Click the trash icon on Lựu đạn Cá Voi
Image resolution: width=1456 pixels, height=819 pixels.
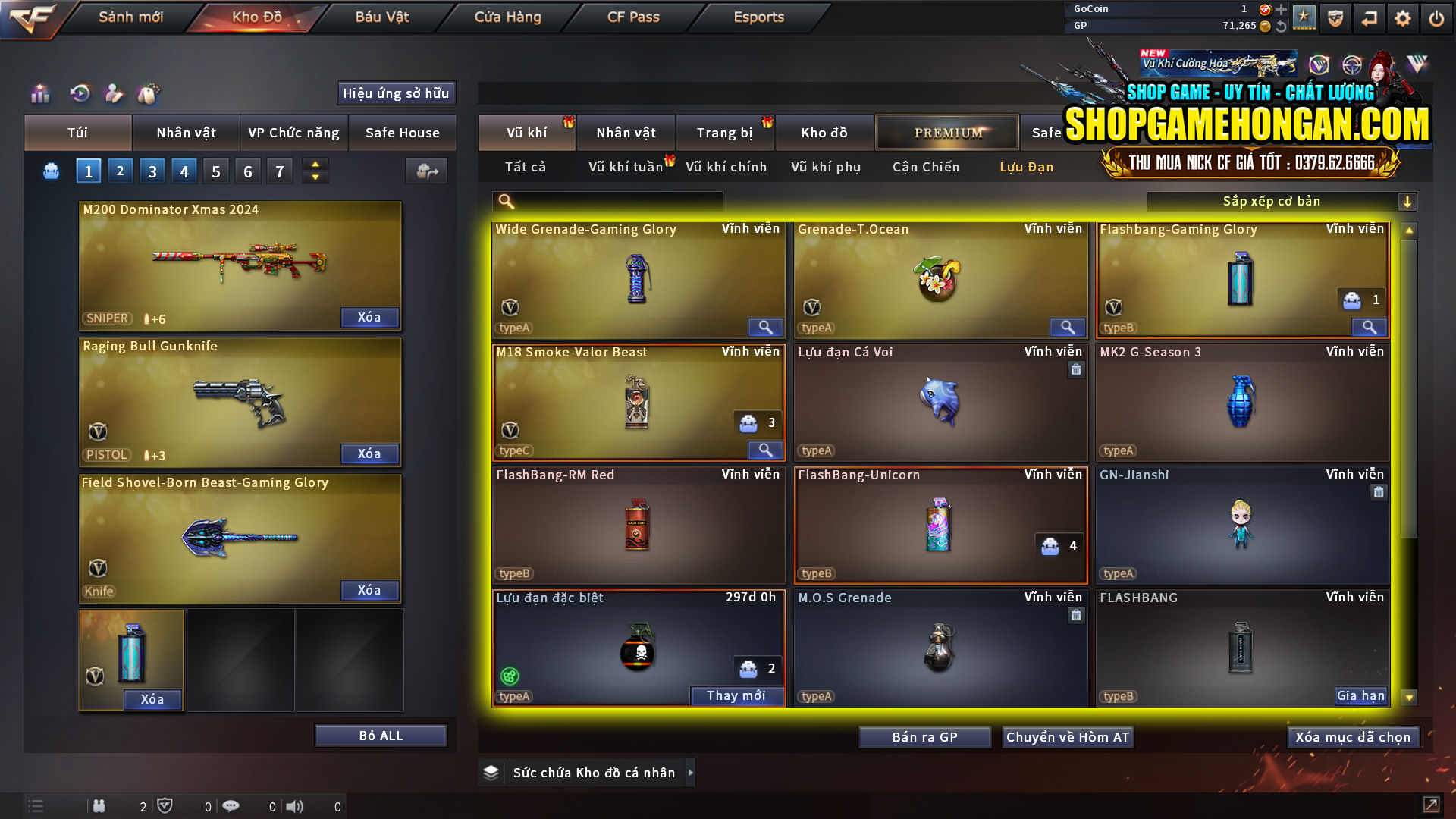pyautogui.click(x=1077, y=370)
